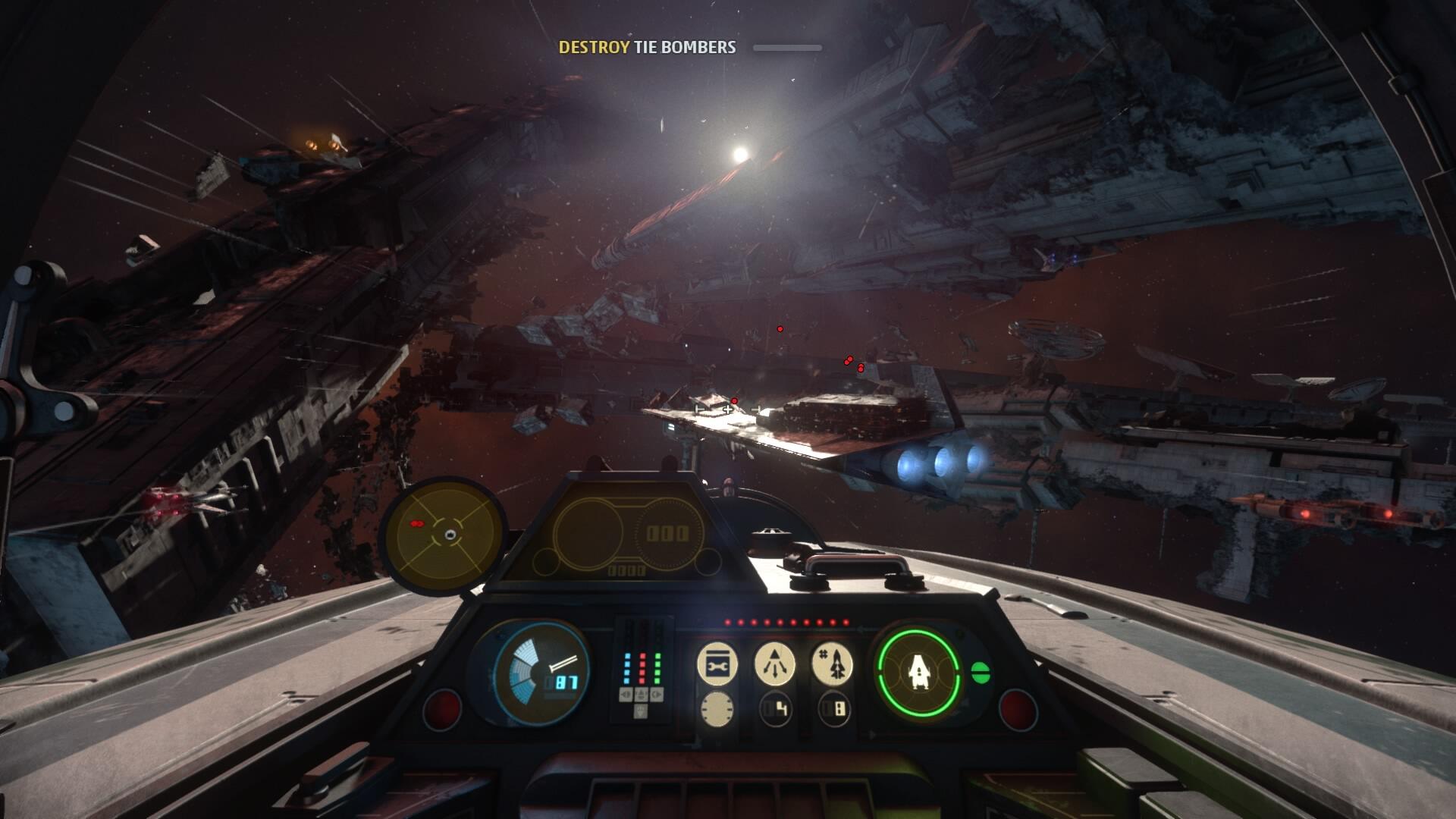The image size is (1456, 819).
Task: Click the targeting crosshair at screen center
Action: [x=728, y=409]
